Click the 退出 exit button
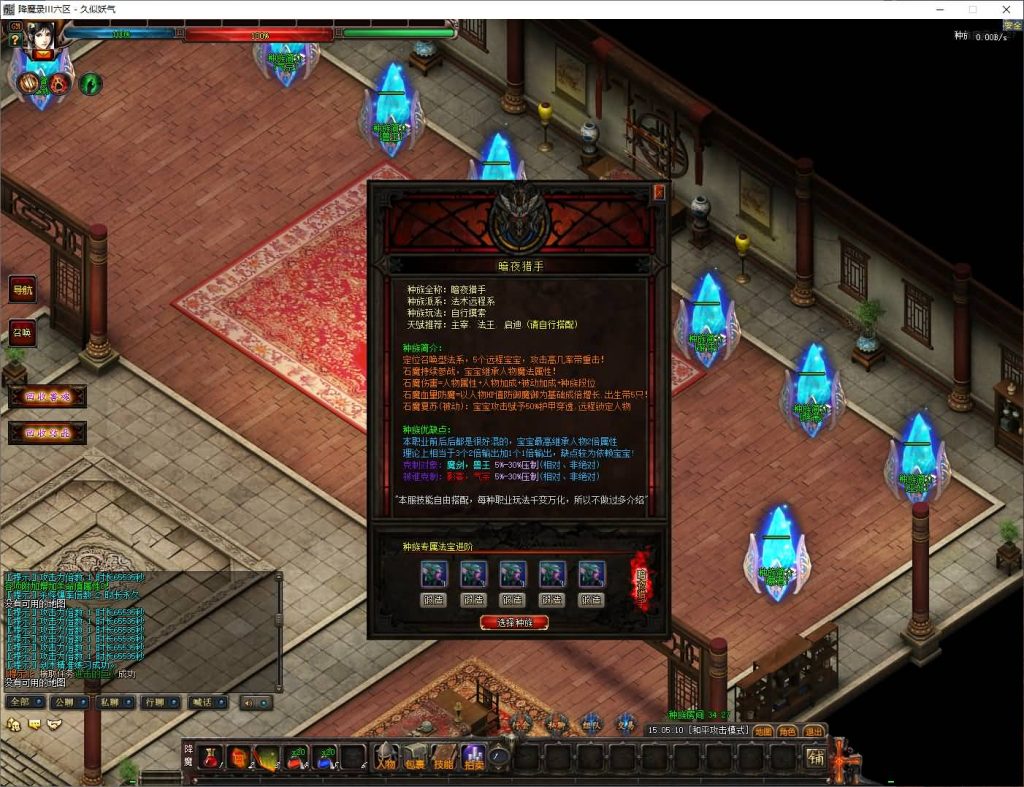Screen dimensions: 1024x787 [x=814, y=731]
